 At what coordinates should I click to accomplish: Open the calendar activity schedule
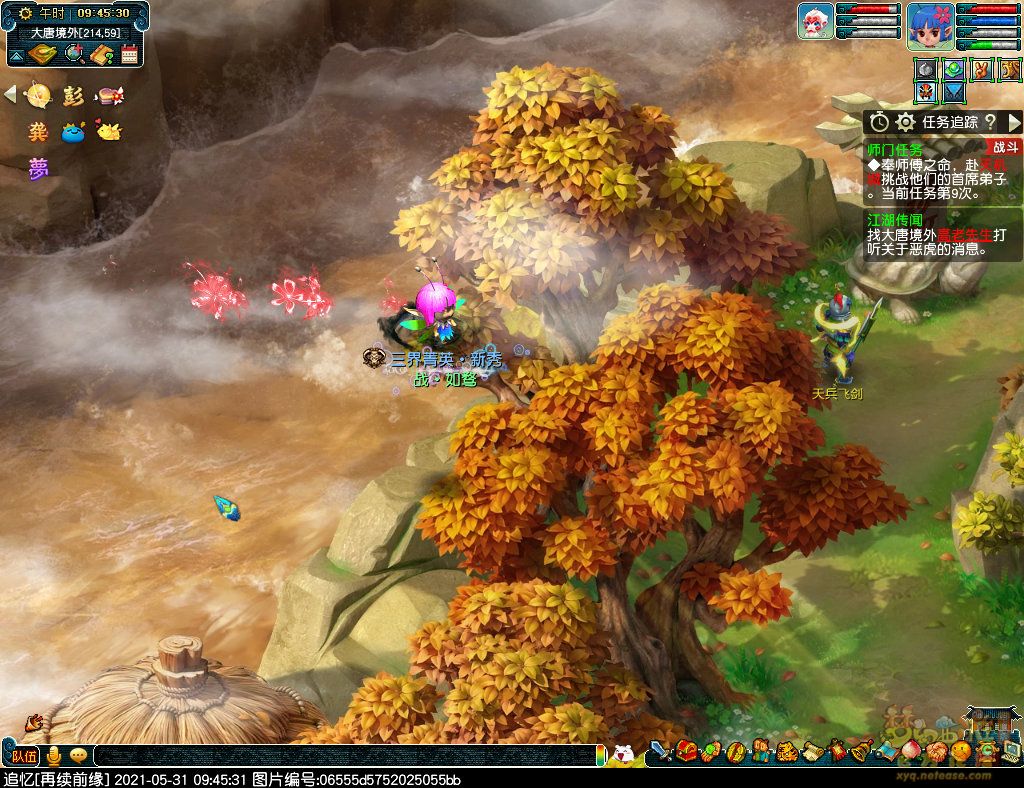tap(129, 54)
